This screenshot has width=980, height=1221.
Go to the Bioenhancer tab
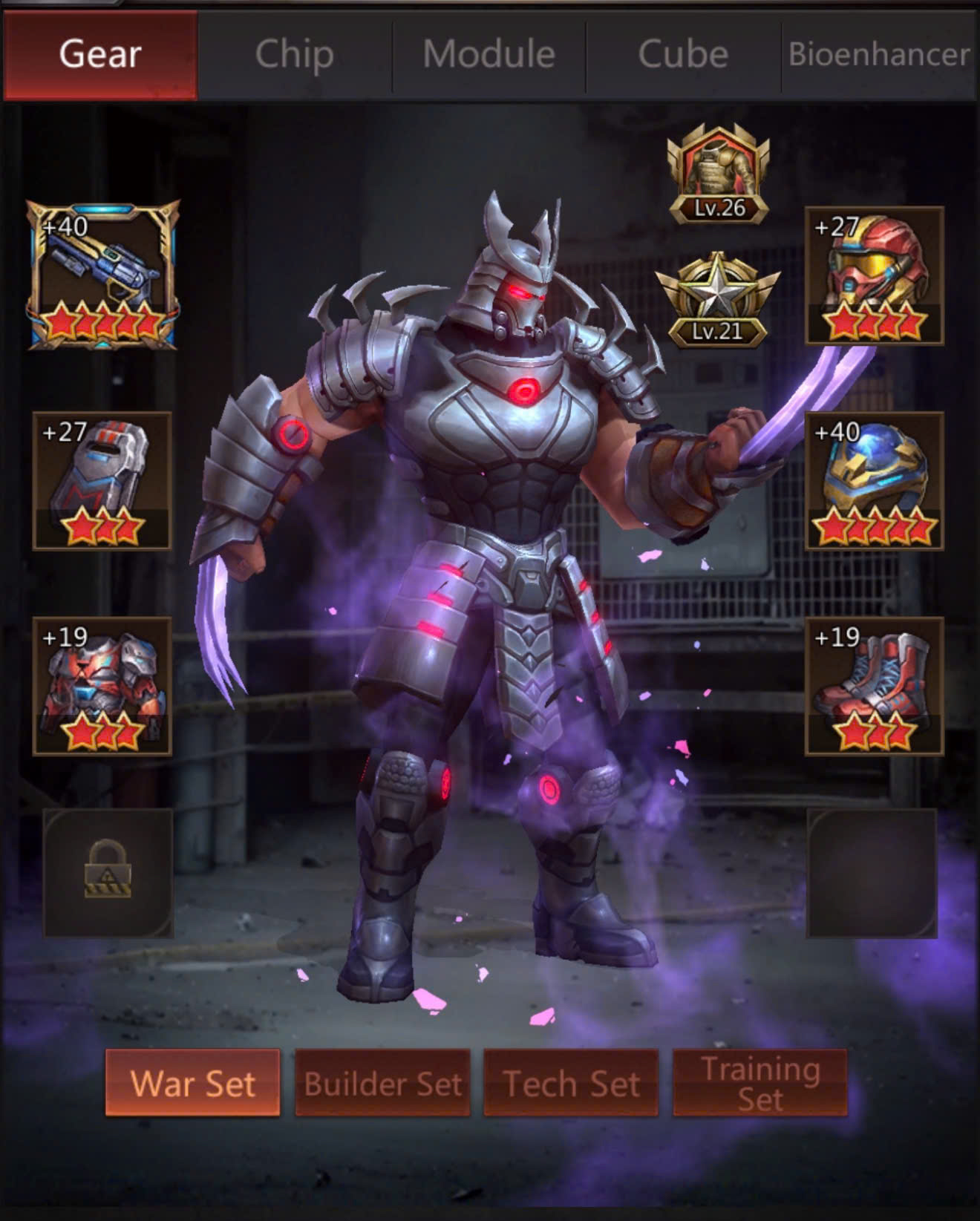click(879, 54)
